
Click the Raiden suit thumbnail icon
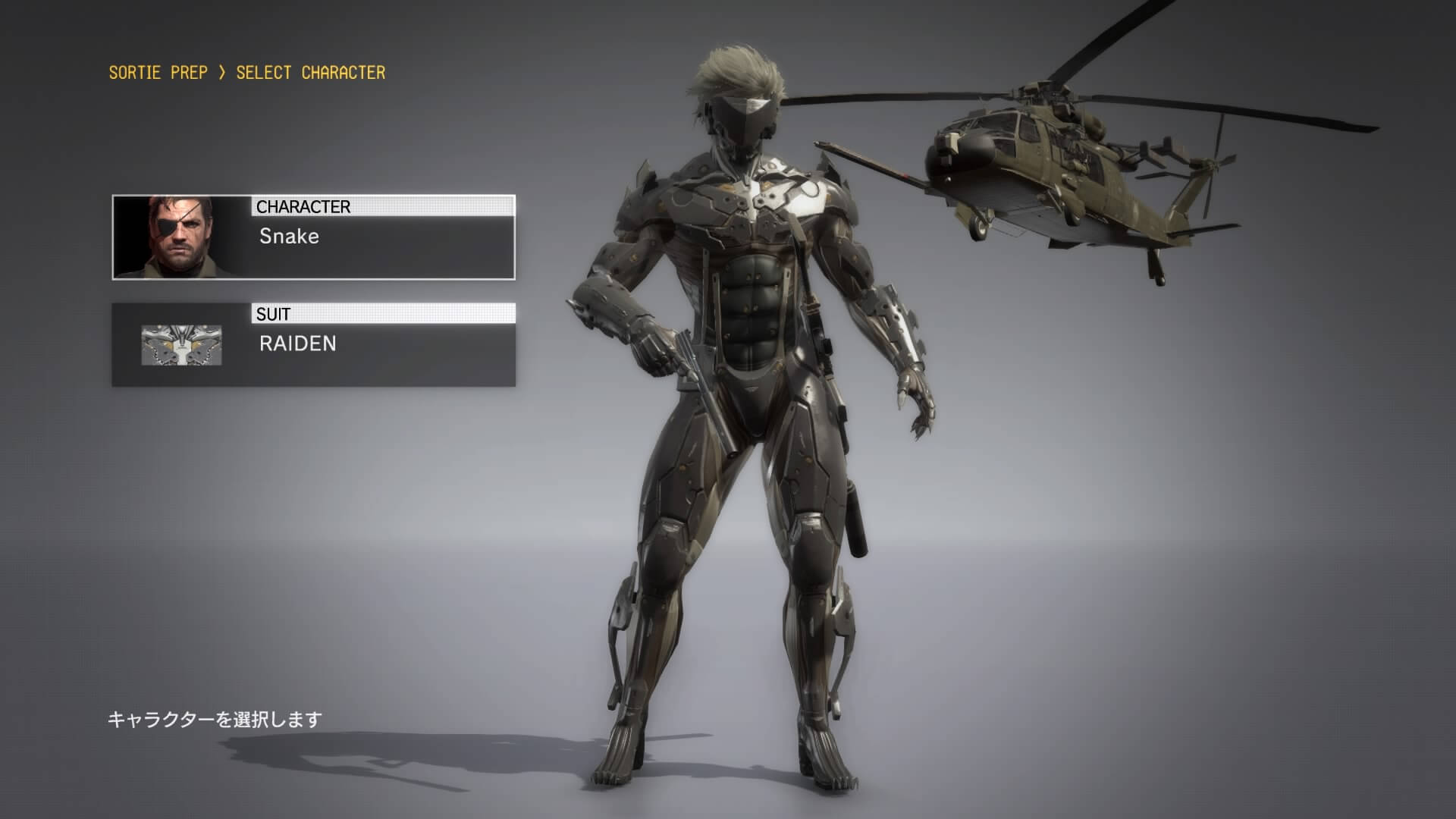(x=181, y=345)
